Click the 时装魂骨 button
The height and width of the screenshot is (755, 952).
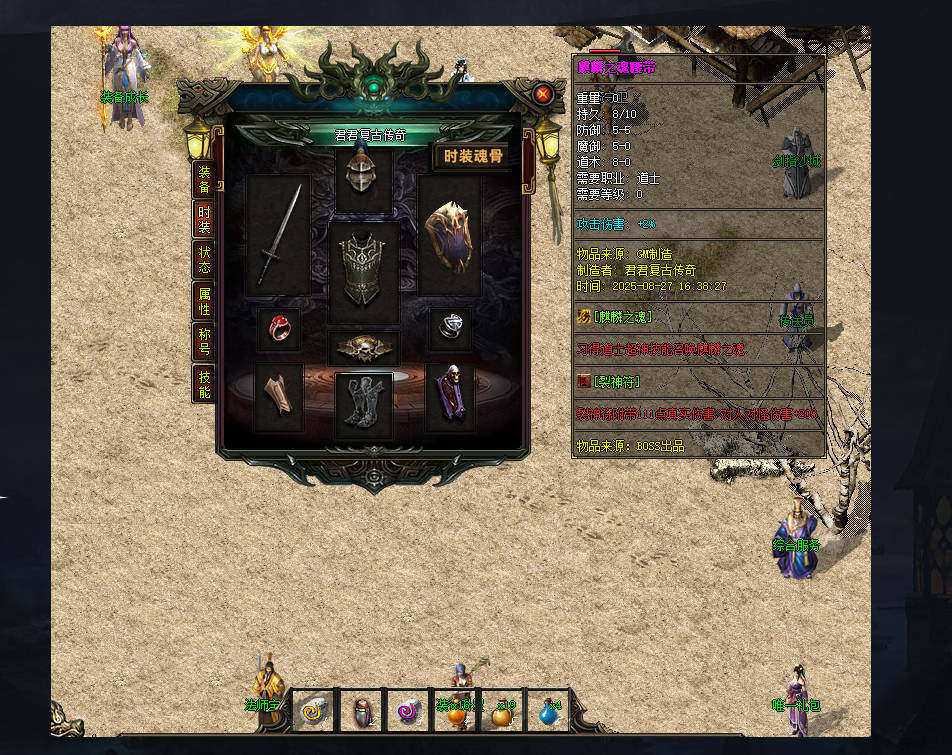tap(471, 157)
